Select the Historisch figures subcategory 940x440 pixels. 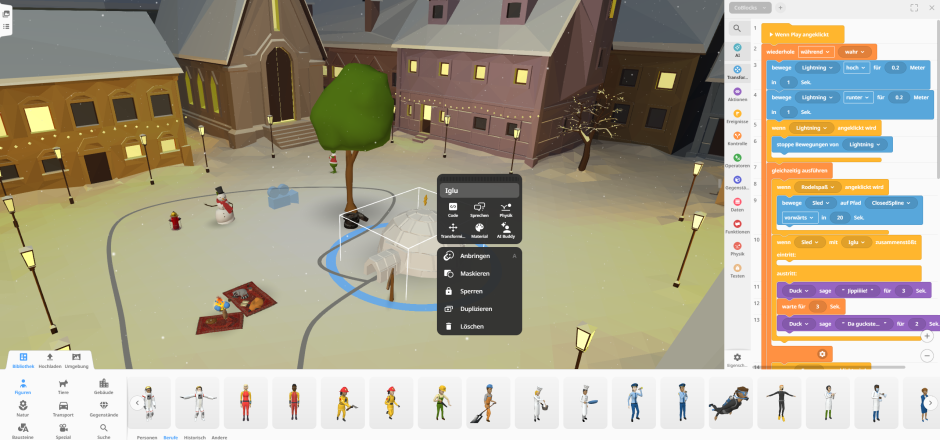click(196, 437)
